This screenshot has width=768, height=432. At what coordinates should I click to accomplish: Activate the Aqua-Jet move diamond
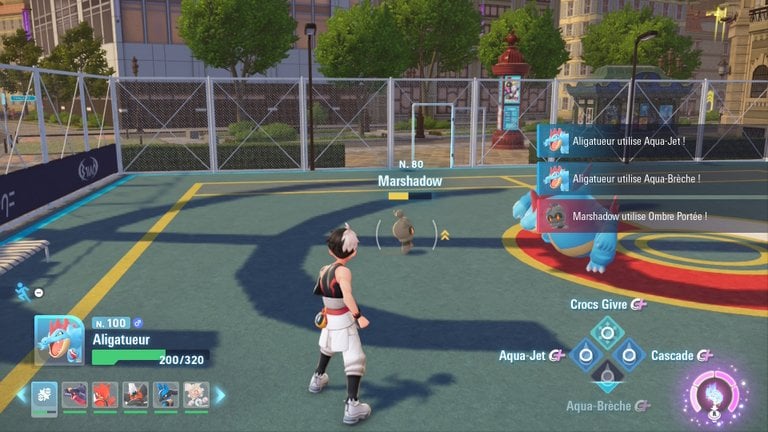[584, 355]
